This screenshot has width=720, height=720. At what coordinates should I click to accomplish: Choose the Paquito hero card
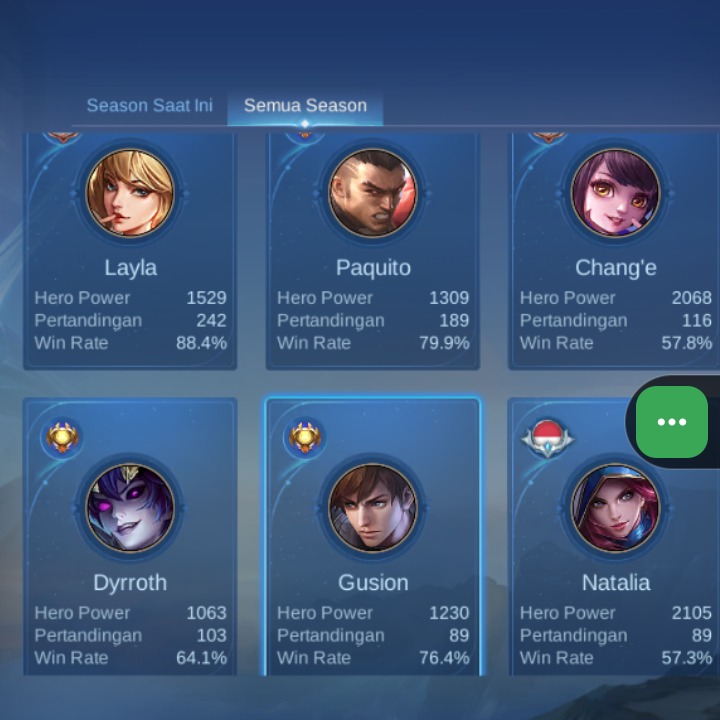pyautogui.click(x=373, y=250)
